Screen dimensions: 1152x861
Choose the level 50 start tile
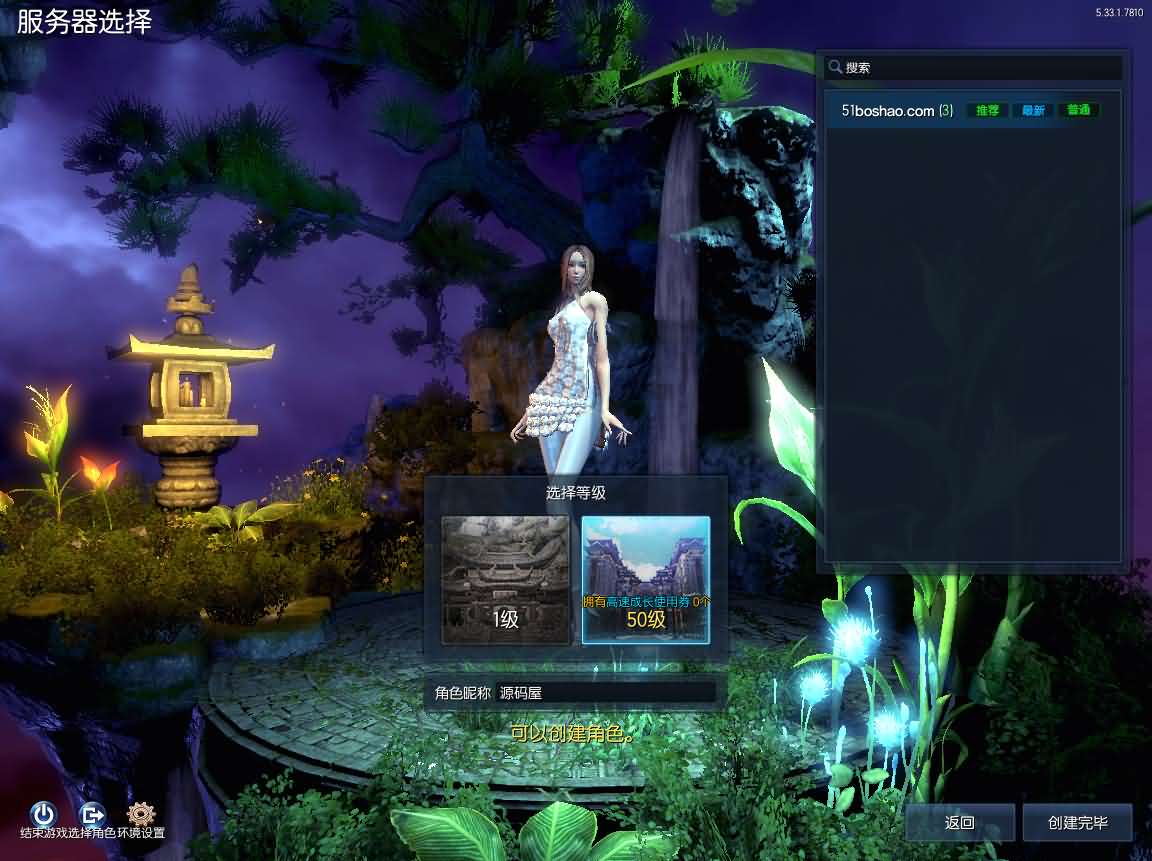click(646, 580)
